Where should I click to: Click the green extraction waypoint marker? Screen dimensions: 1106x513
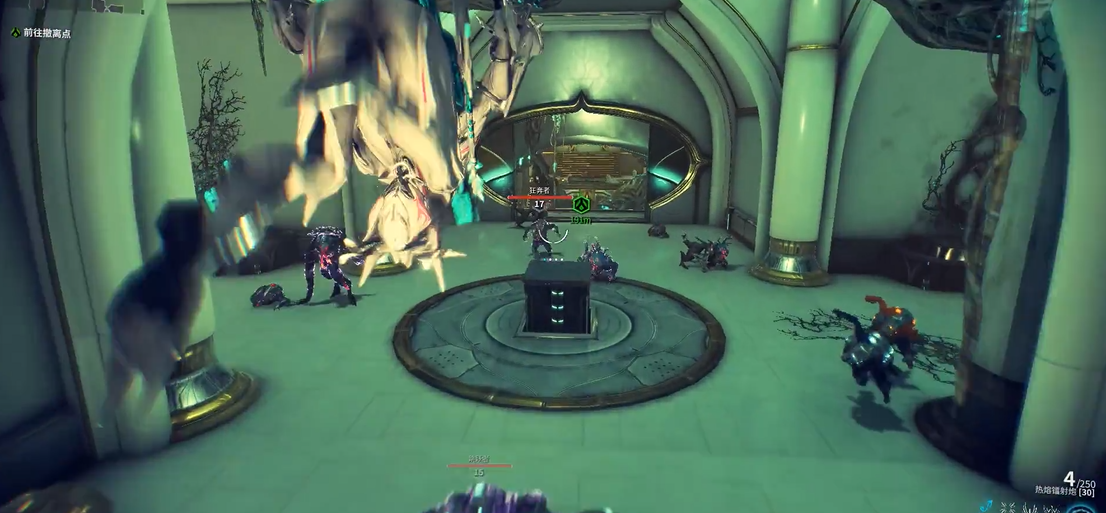pos(581,203)
